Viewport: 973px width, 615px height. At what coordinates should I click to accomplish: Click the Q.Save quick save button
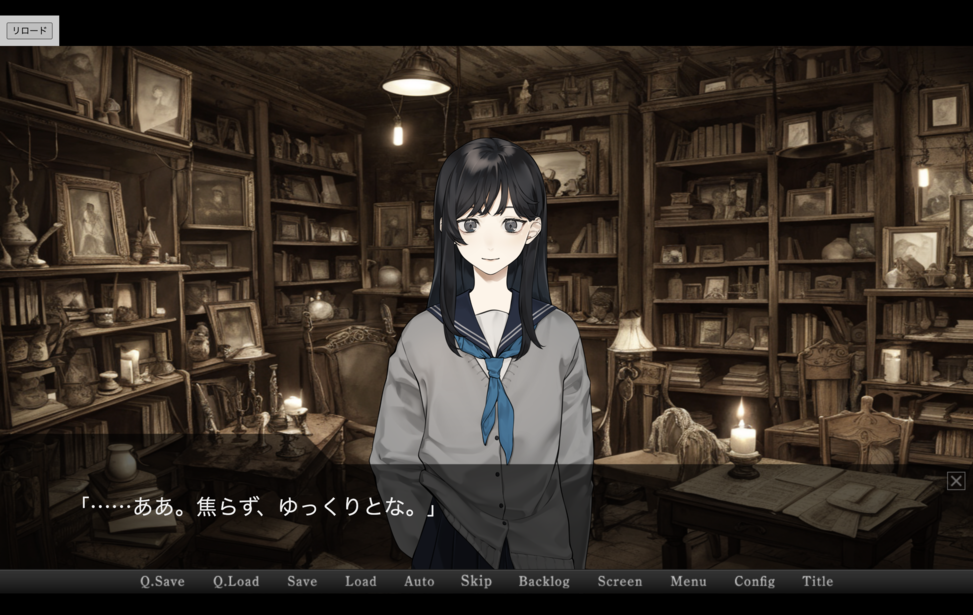tap(162, 581)
